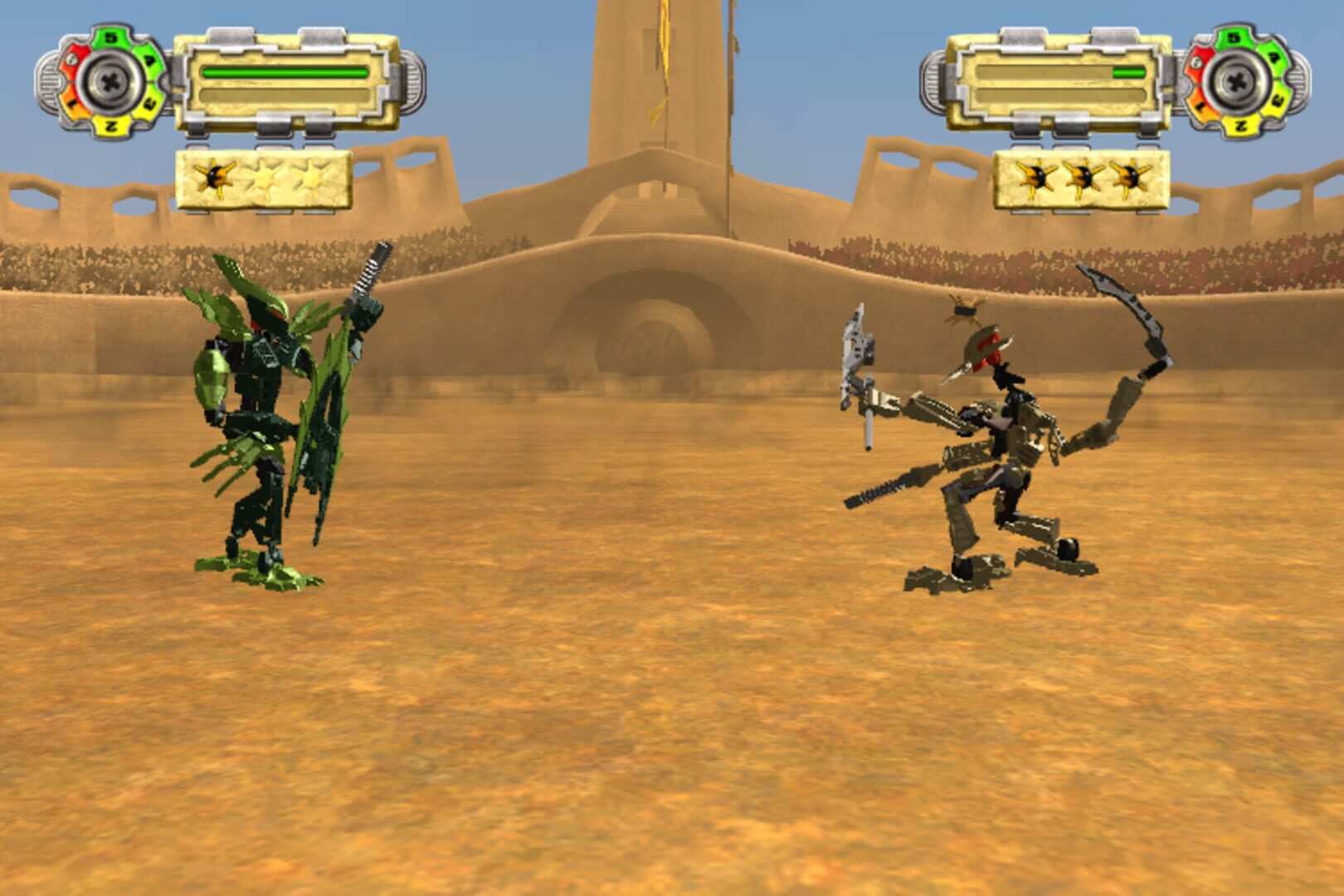Click the third spiked token on right panel

1131,178
